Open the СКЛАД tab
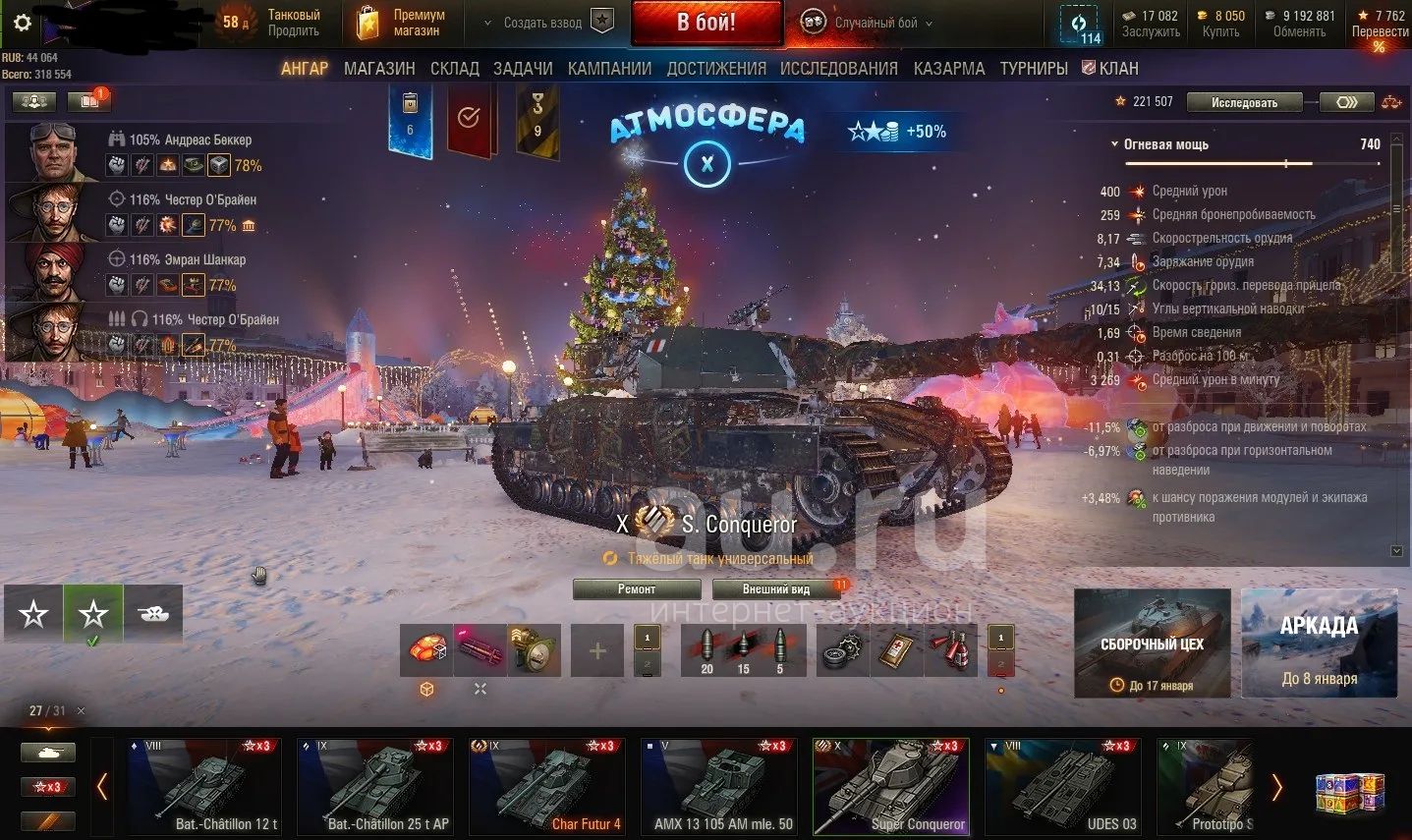The image size is (1412, 840). tap(455, 69)
